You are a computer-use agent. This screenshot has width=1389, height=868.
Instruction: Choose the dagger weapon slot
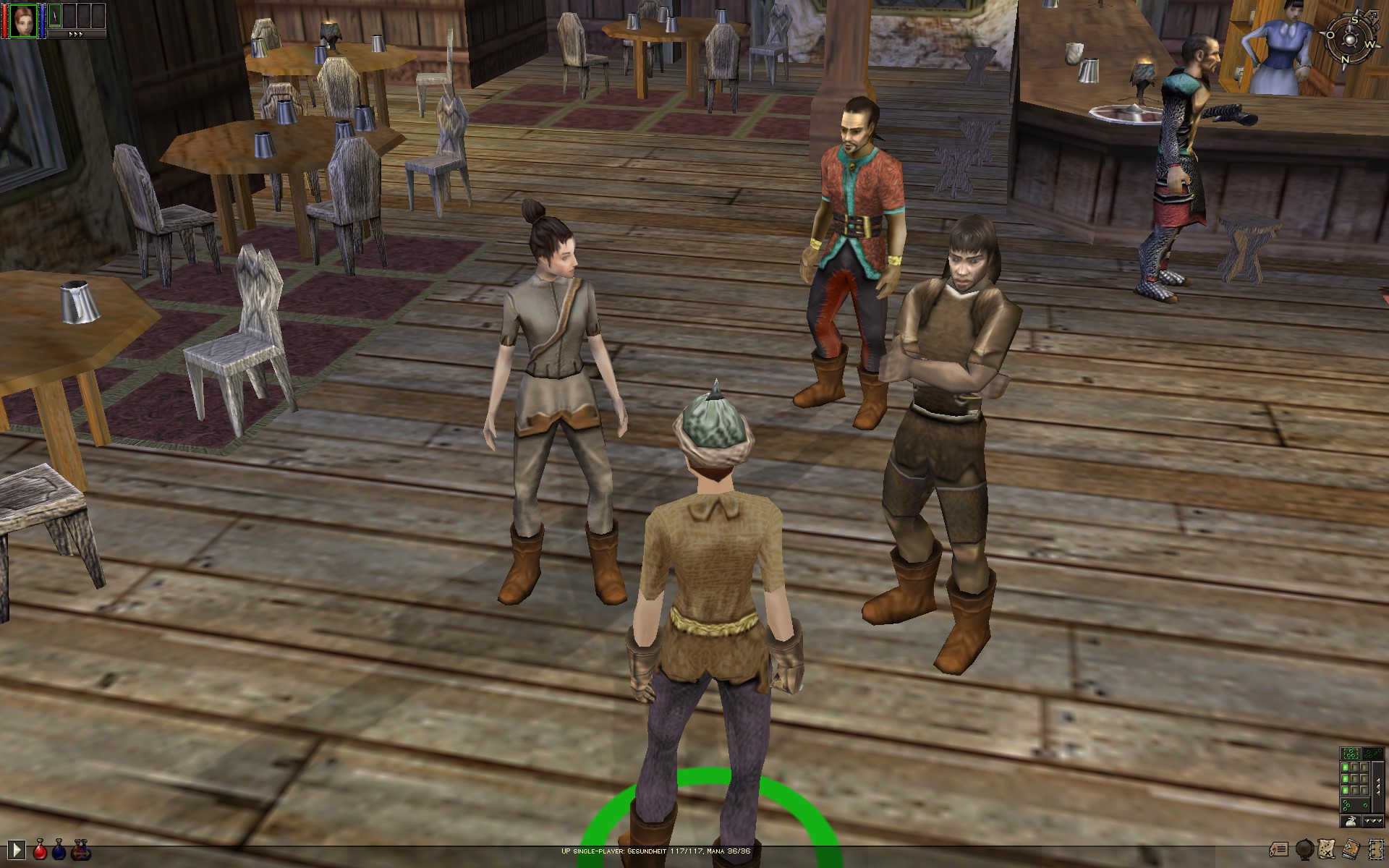pos(55,17)
